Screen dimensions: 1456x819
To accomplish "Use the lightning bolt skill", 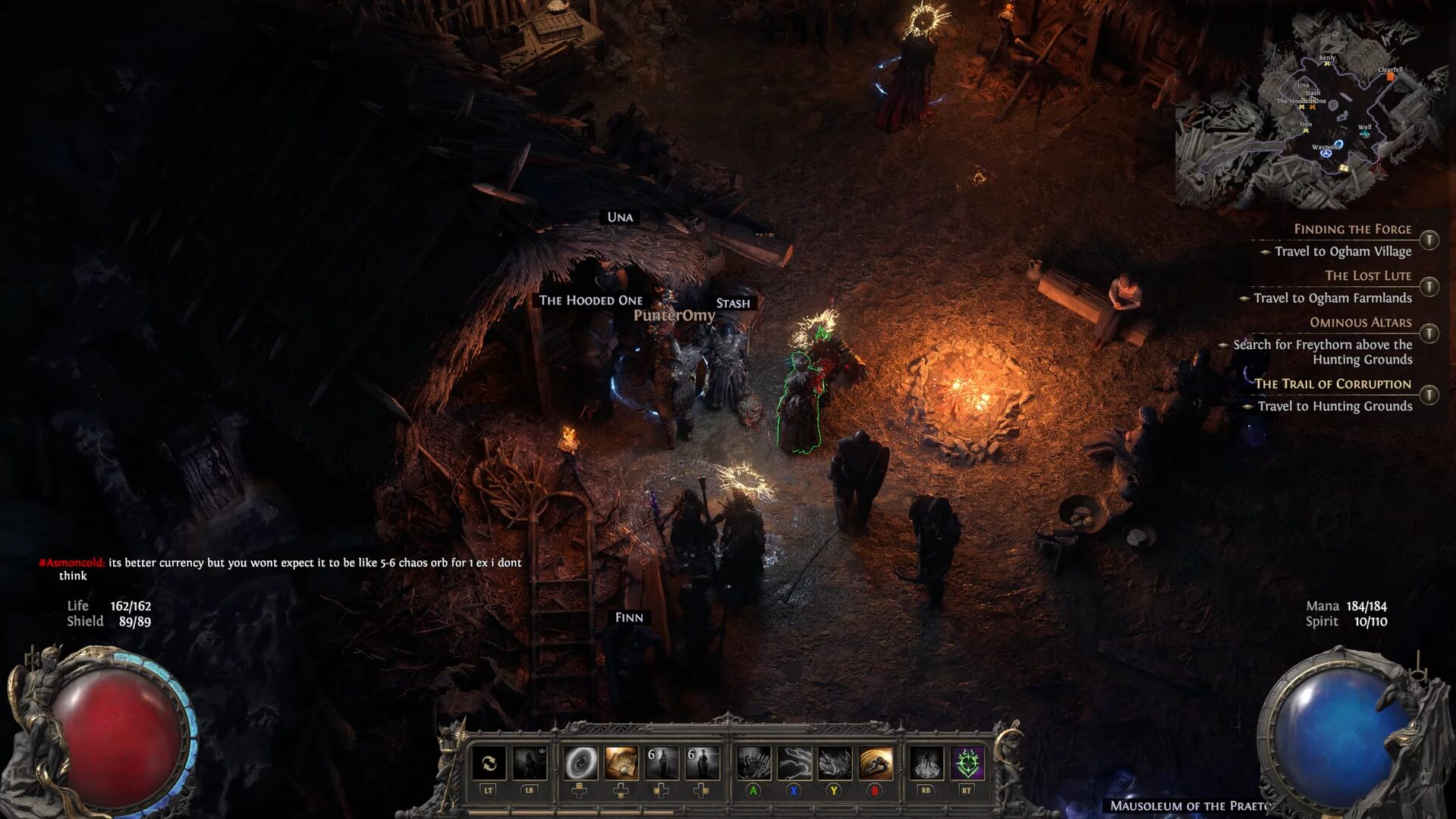I will pyautogui.click(x=794, y=763).
